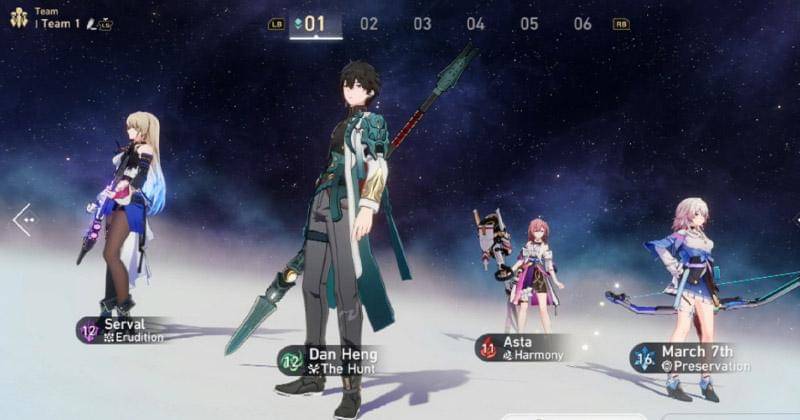This screenshot has height=420, width=800.
Task: Rename Team 1 with the edit pencil
Action: click(x=91, y=24)
